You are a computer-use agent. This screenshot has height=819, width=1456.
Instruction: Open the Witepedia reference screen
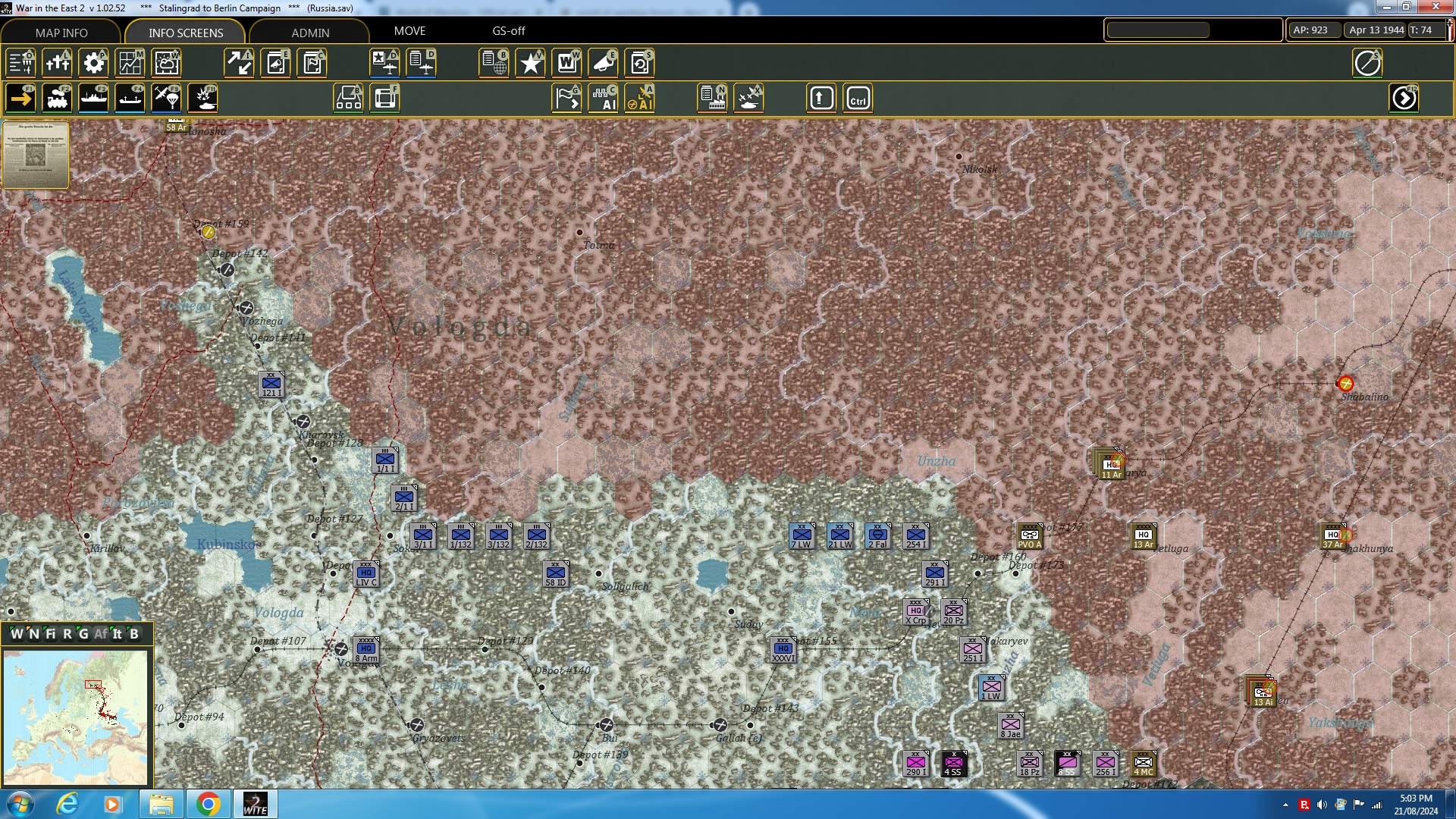point(567,63)
